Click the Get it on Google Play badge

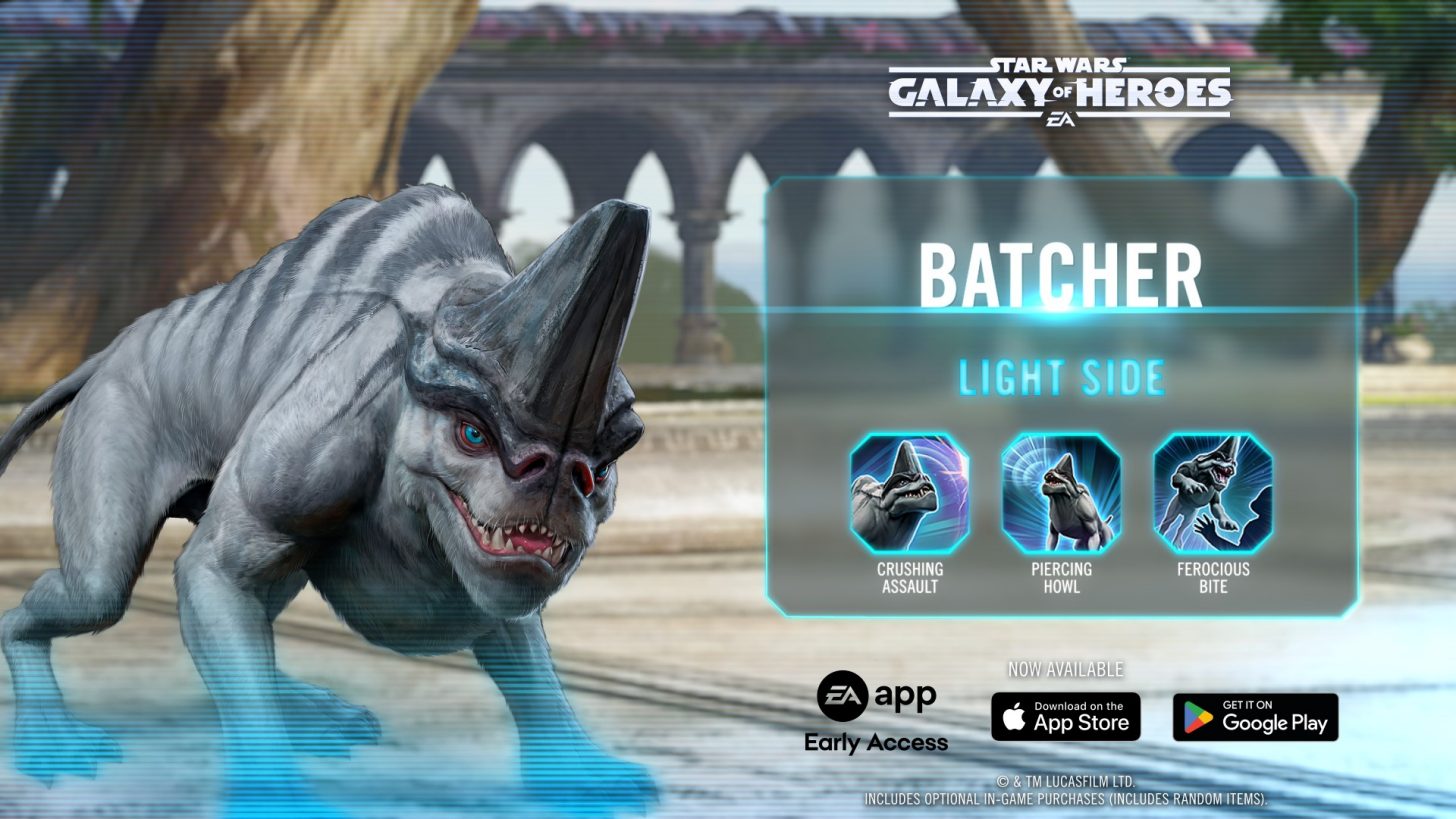[x=1255, y=716]
